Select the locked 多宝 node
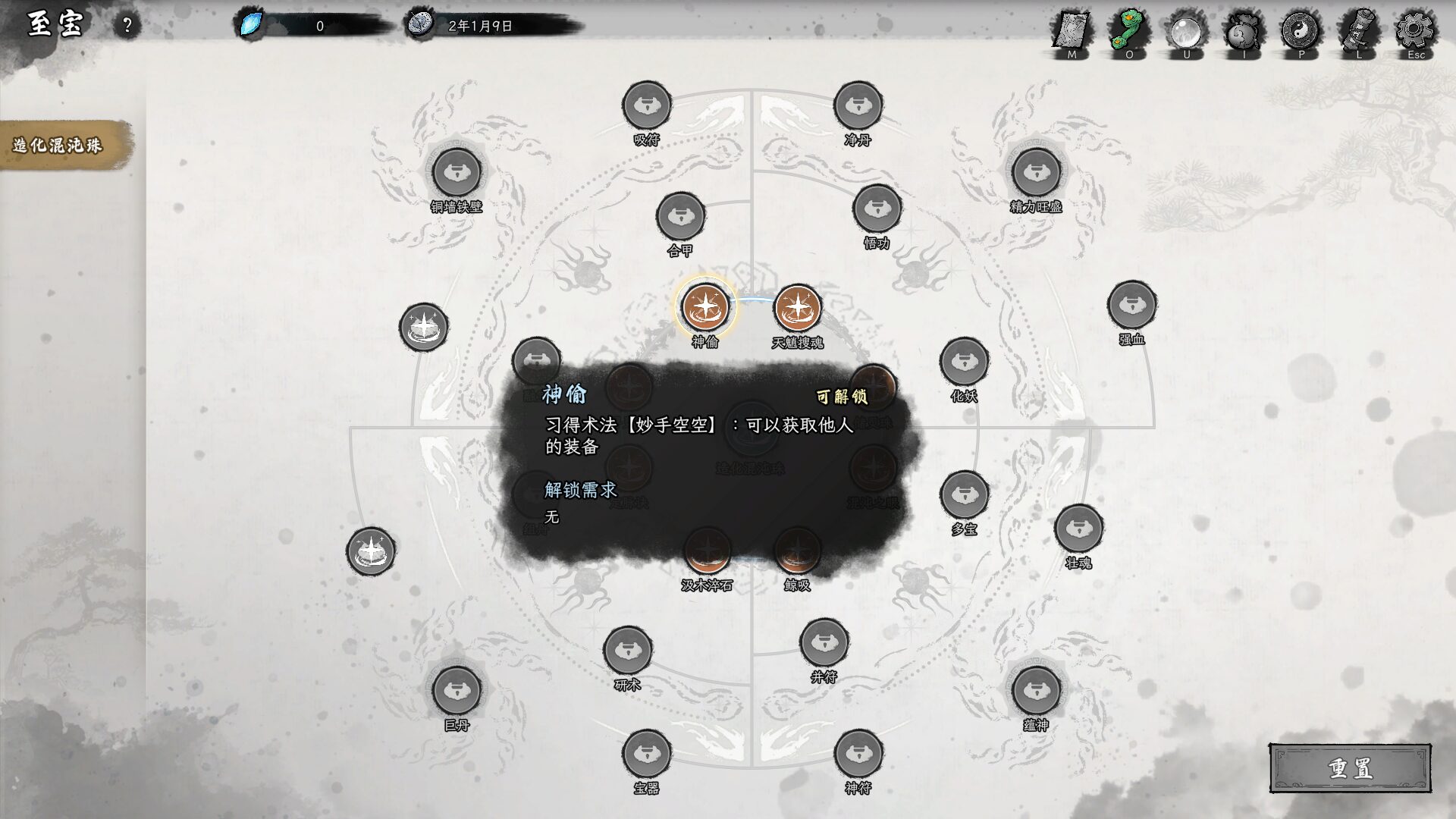The width and height of the screenshot is (1456, 819). tap(964, 495)
